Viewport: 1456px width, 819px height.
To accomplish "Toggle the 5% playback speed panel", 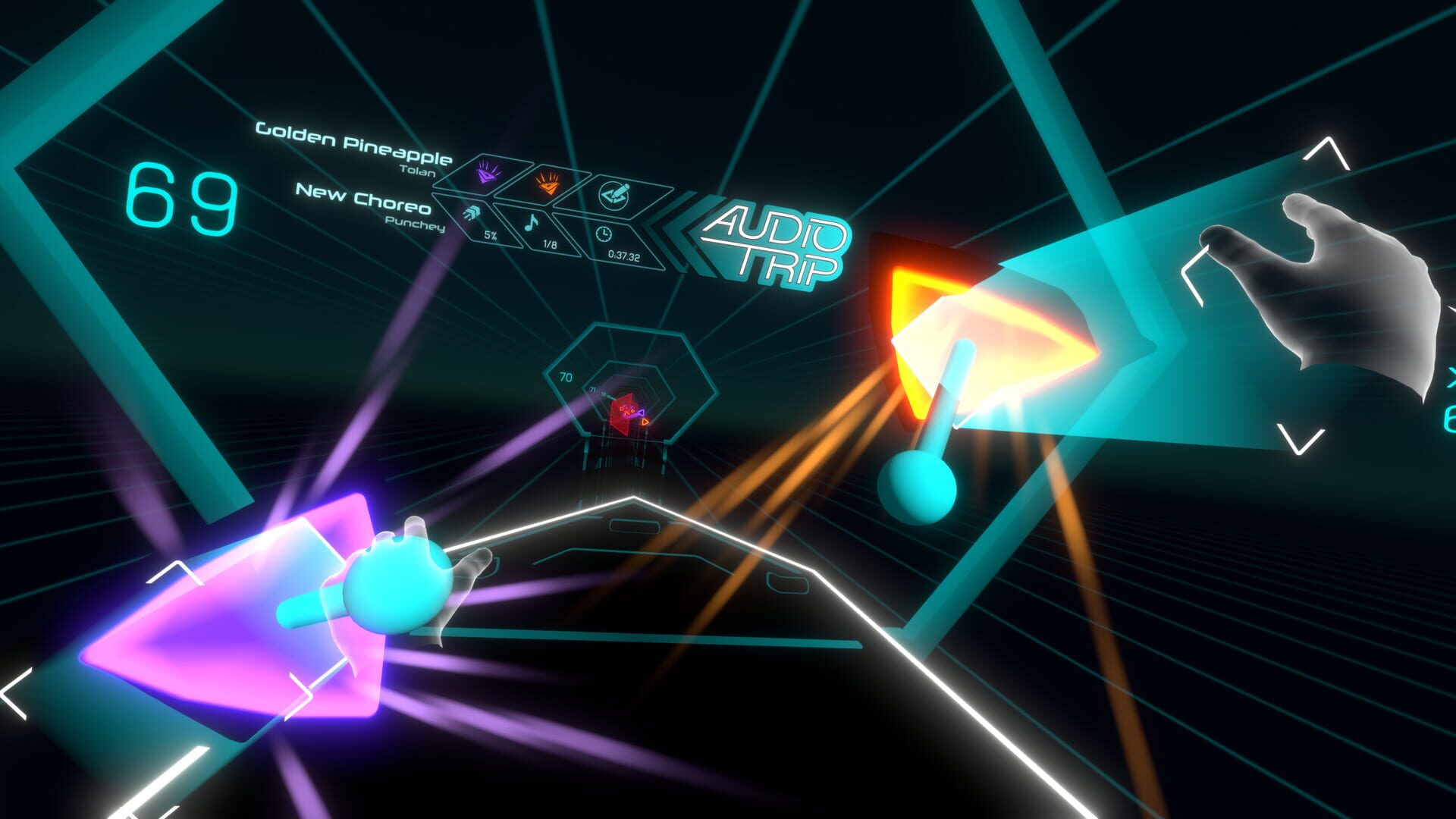I will pyautogui.click(x=490, y=236).
